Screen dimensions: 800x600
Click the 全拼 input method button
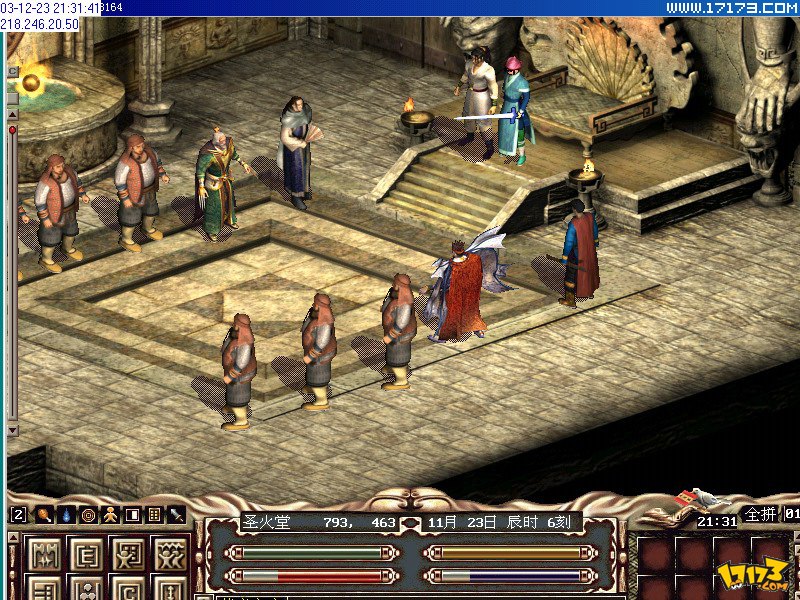[x=761, y=514]
